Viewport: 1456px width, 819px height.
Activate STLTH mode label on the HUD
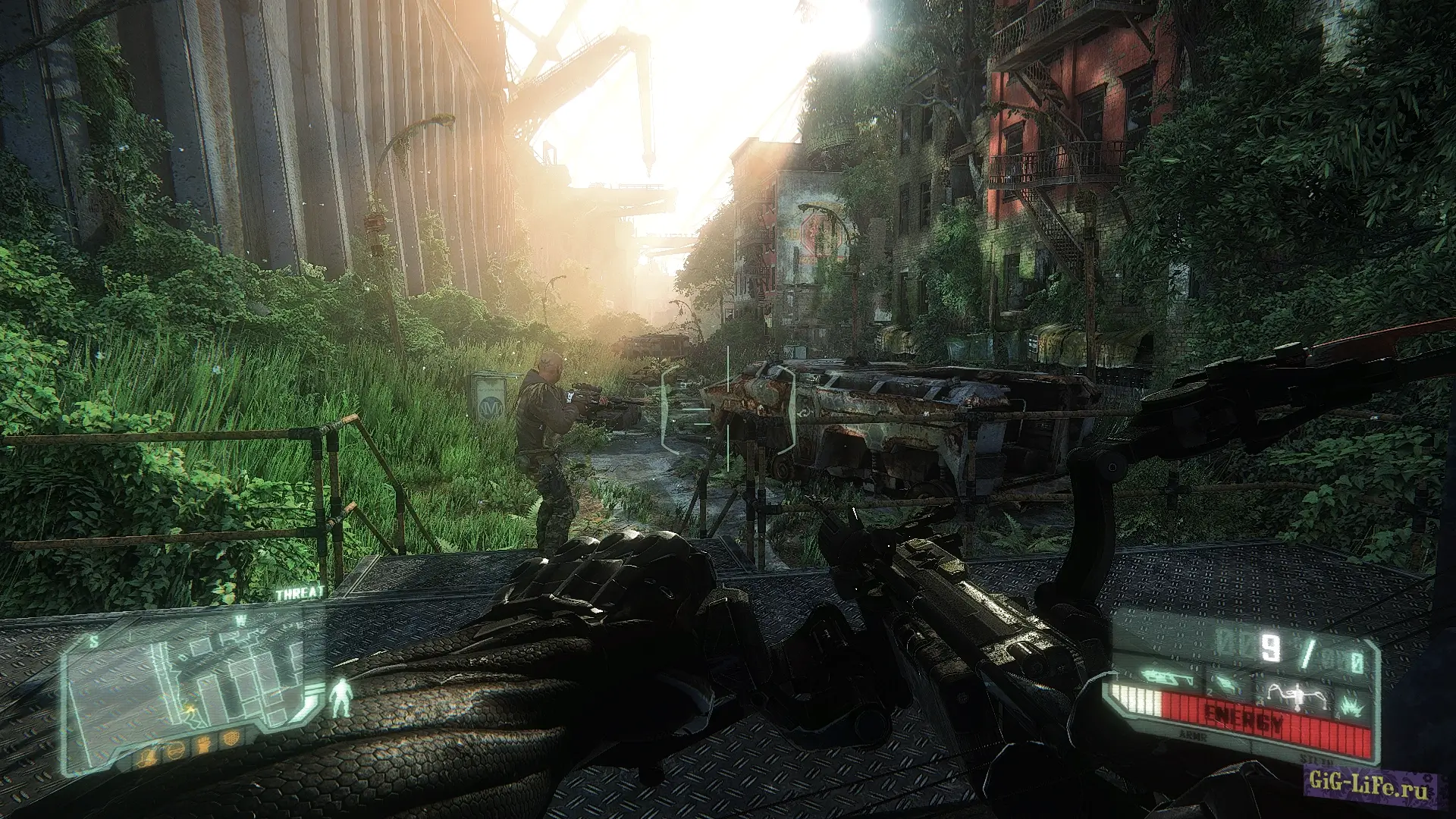1318,761
